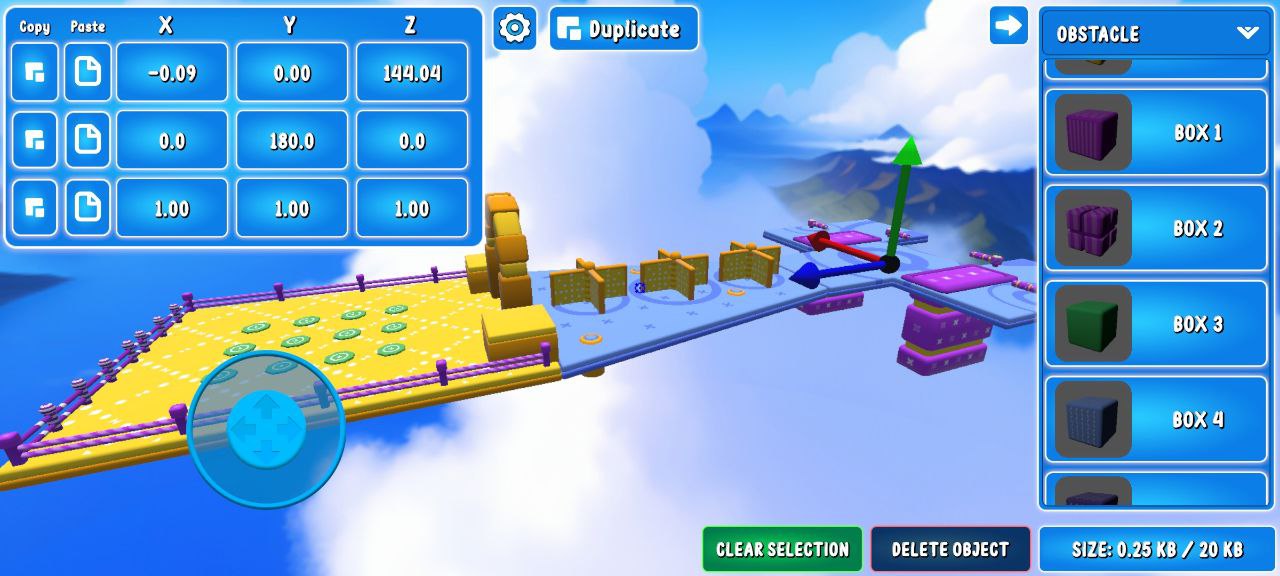Choose the Box 2 obstacle
This screenshot has width=1280, height=576.
point(1154,228)
